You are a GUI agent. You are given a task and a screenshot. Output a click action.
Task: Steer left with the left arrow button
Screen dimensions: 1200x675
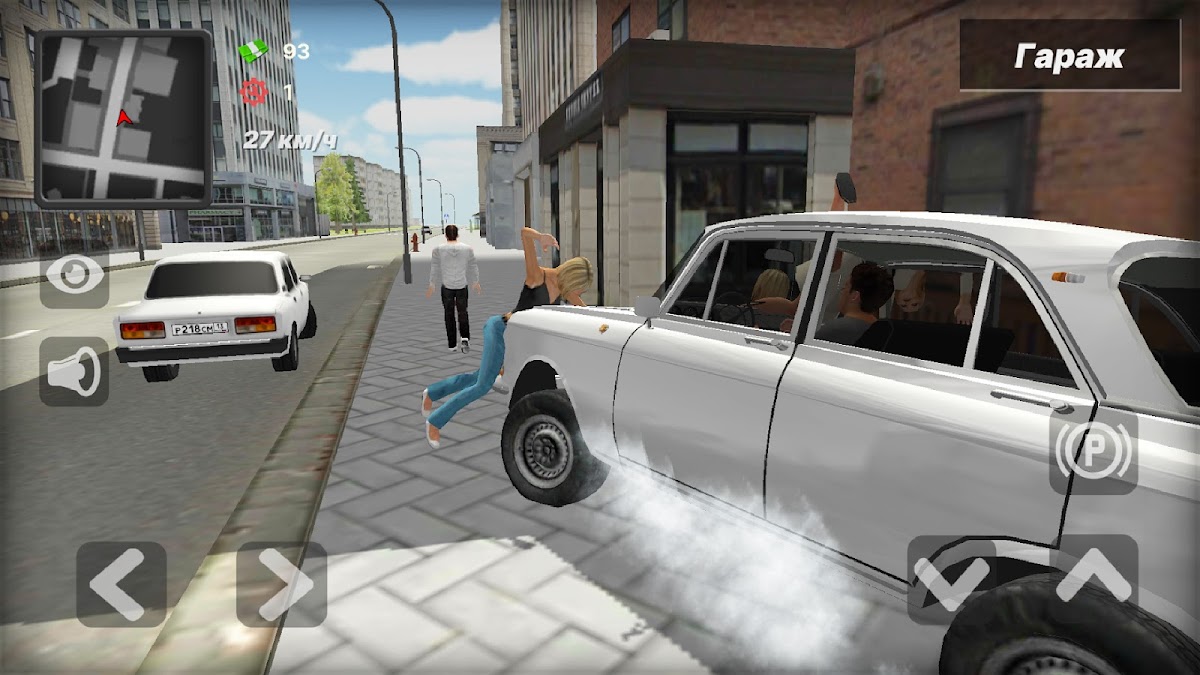click(x=121, y=584)
